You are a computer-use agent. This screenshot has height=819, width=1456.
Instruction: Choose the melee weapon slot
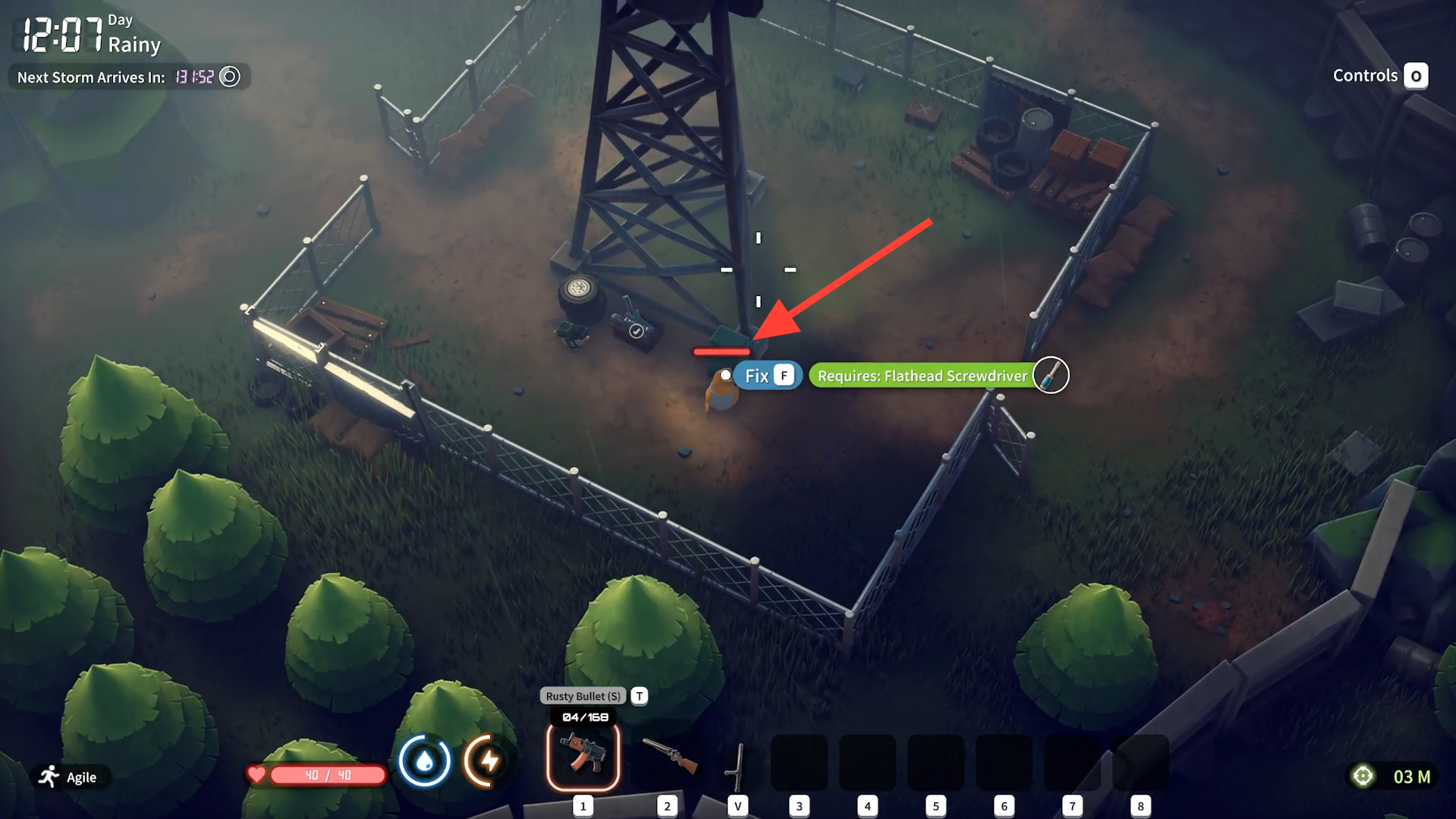(x=737, y=765)
